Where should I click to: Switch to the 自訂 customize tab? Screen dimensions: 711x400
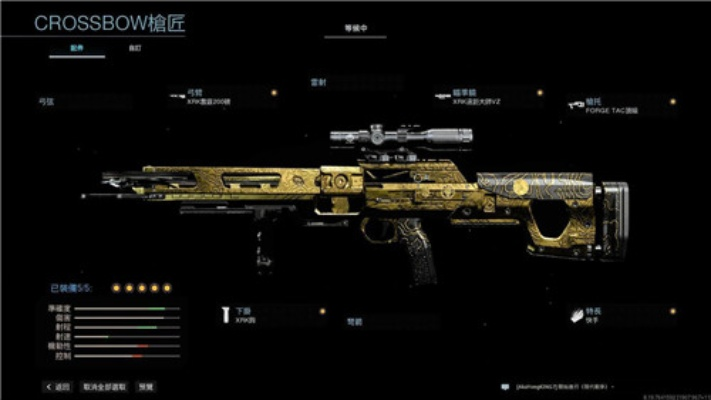[134, 48]
